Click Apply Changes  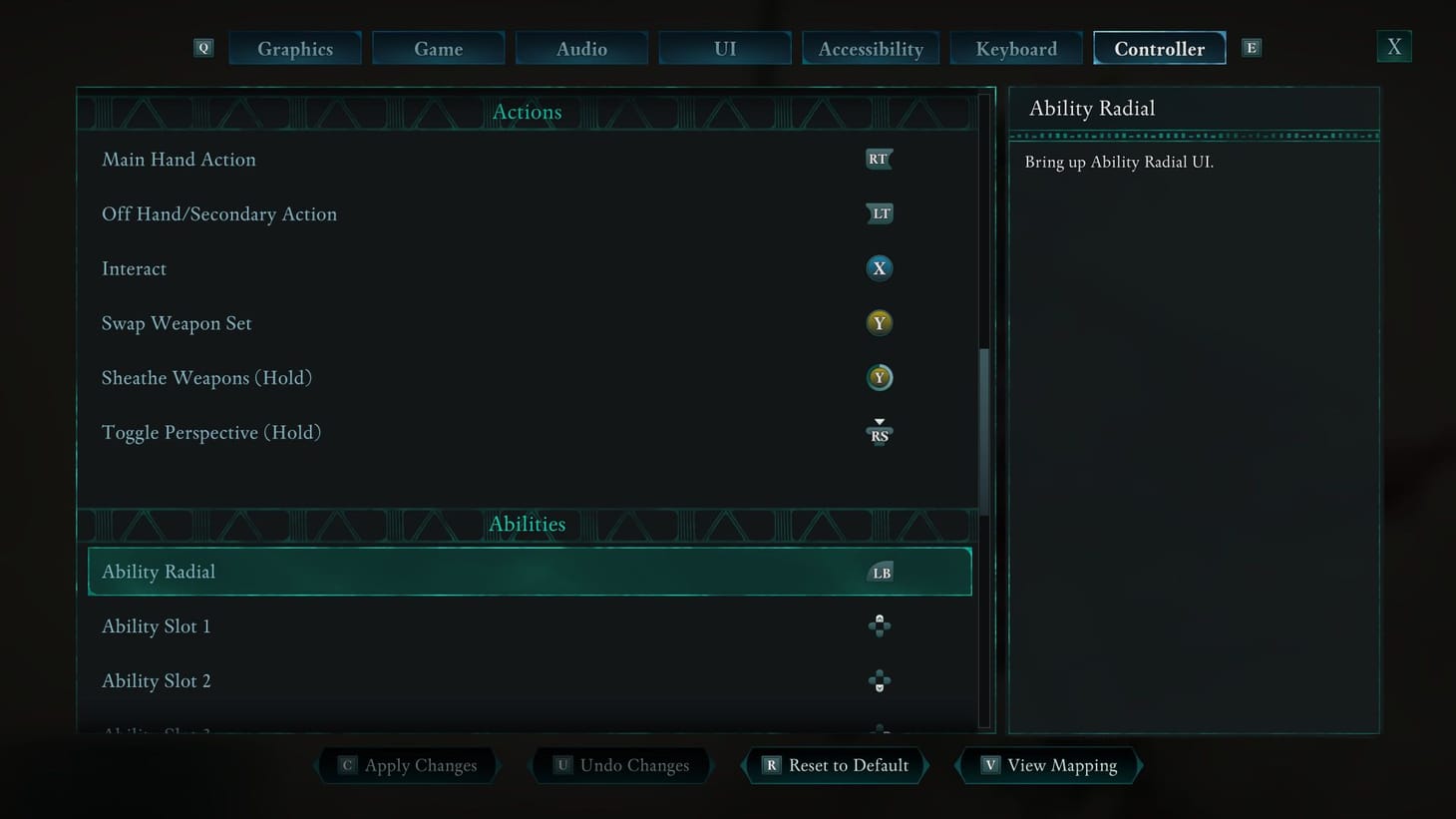(407, 765)
